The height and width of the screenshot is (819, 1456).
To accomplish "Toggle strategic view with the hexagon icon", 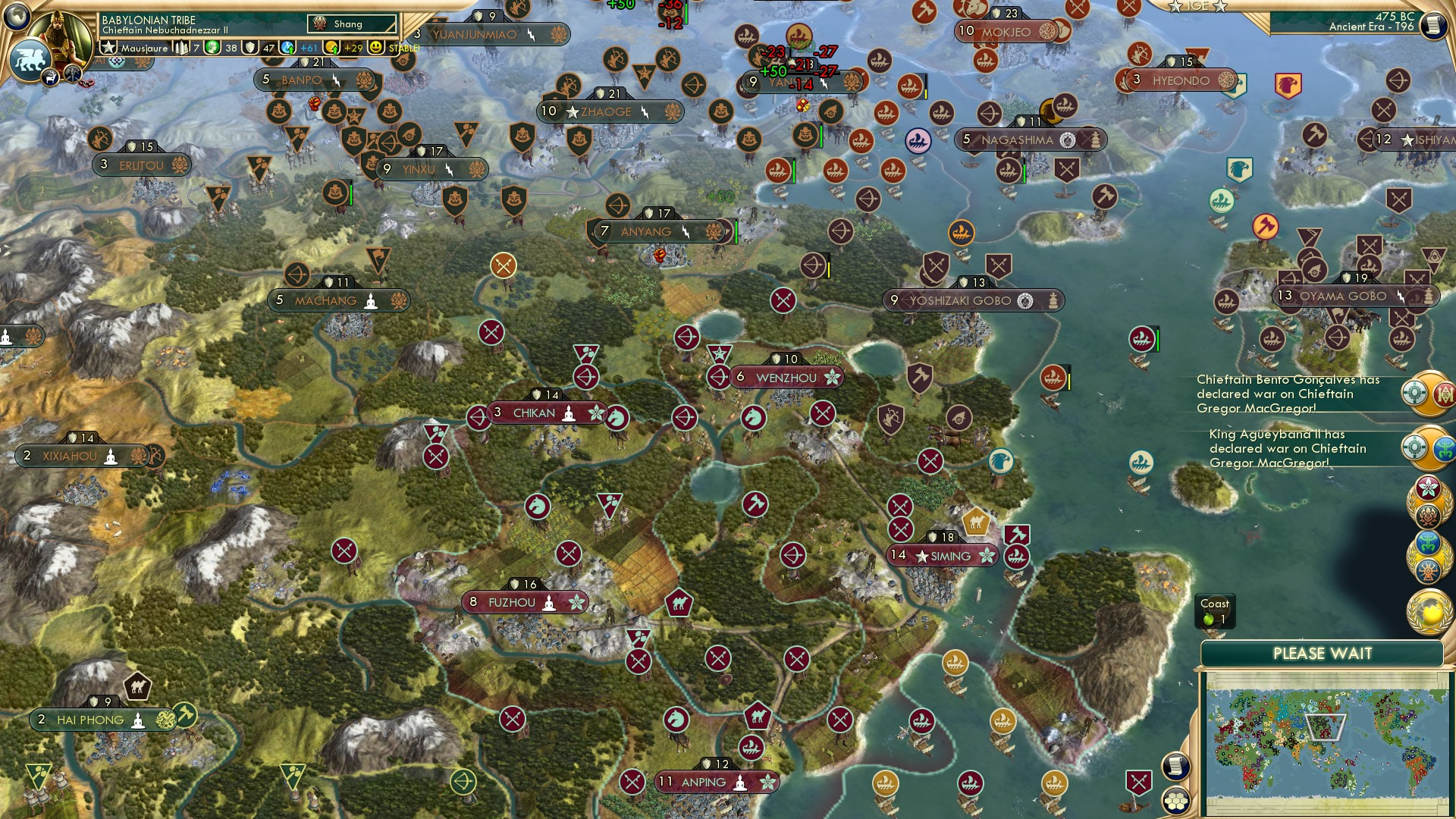I will click(x=1175, y=802).
